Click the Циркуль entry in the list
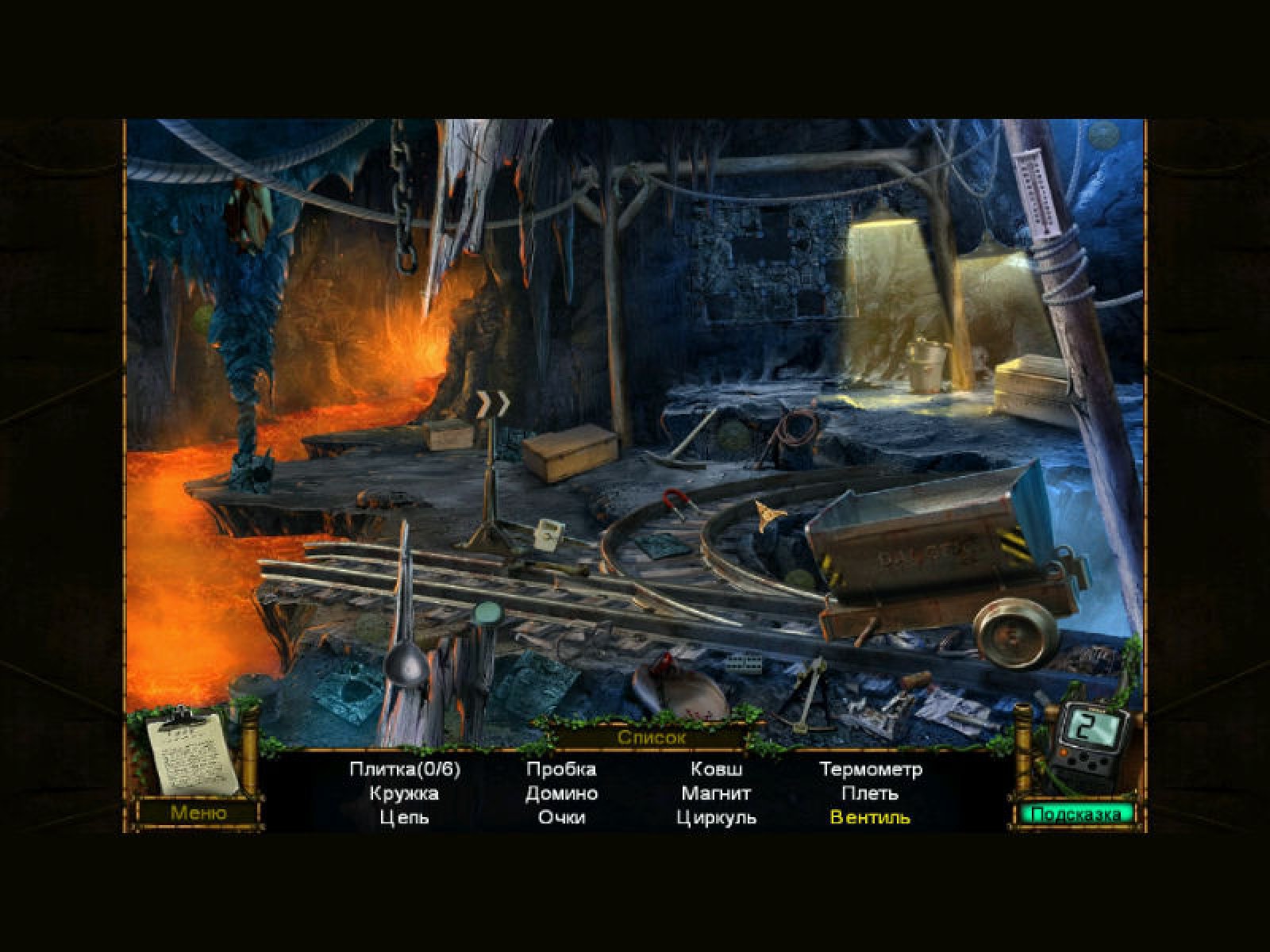 [716, 817]
